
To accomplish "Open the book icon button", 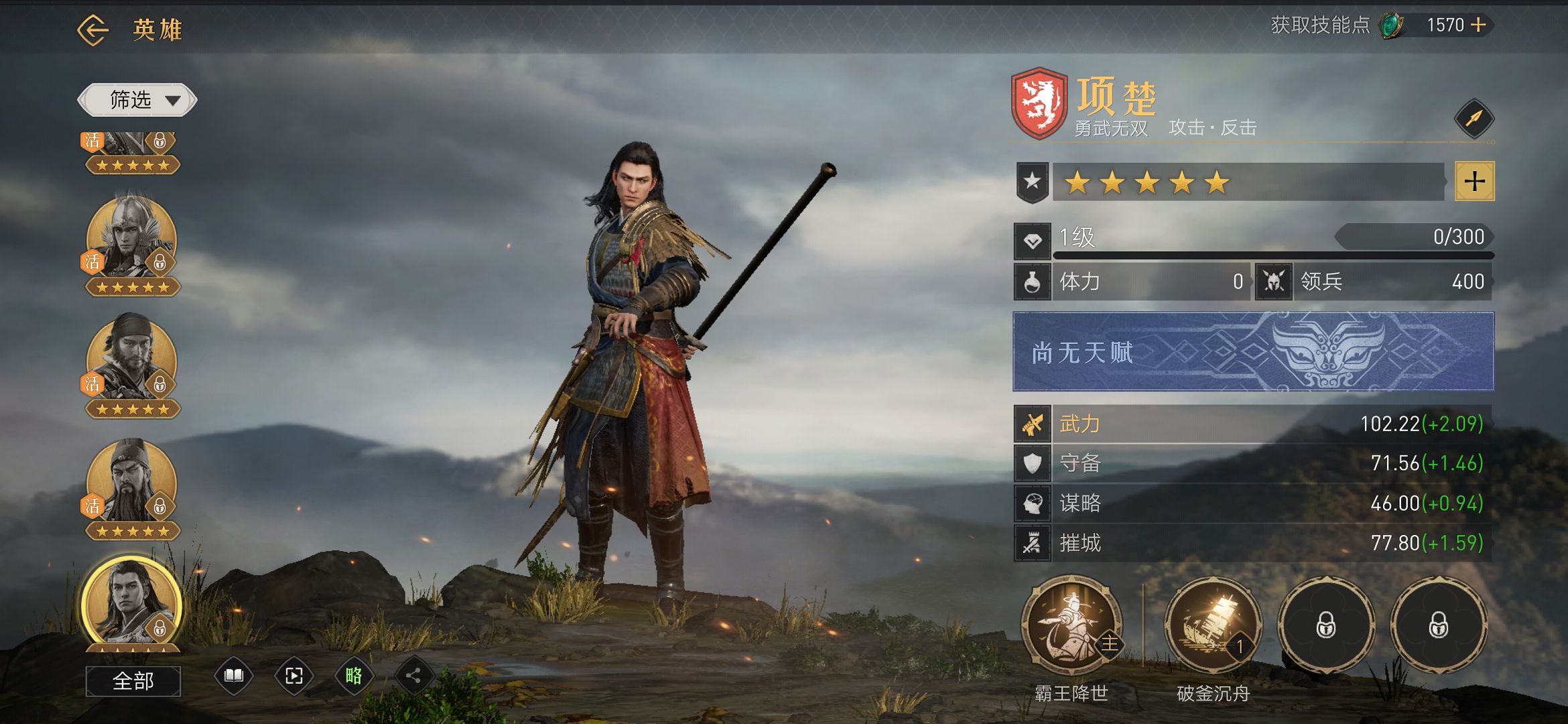I will click(x=233, y=676).
